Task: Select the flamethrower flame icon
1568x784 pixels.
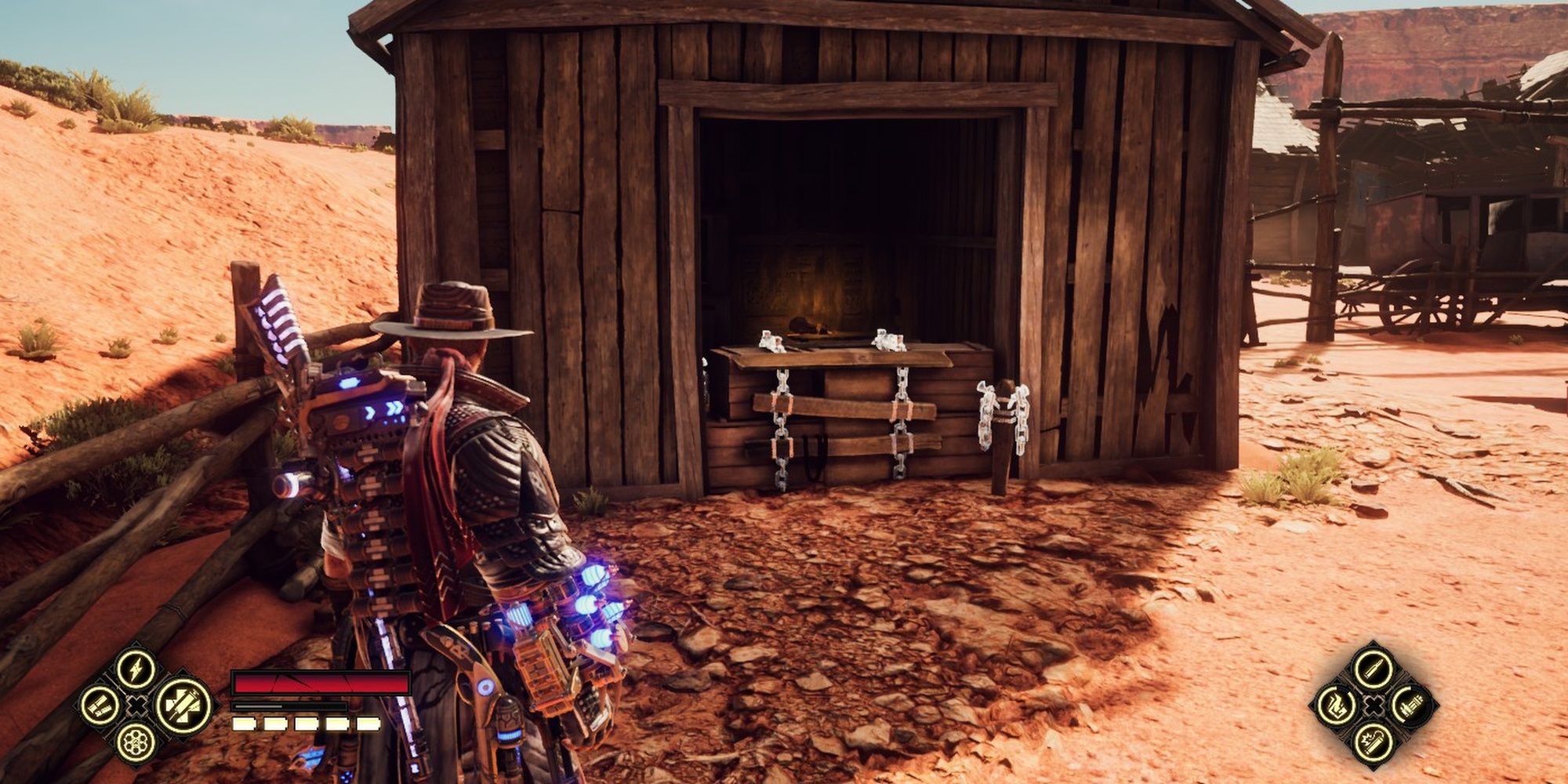Action: point(1336,704)
